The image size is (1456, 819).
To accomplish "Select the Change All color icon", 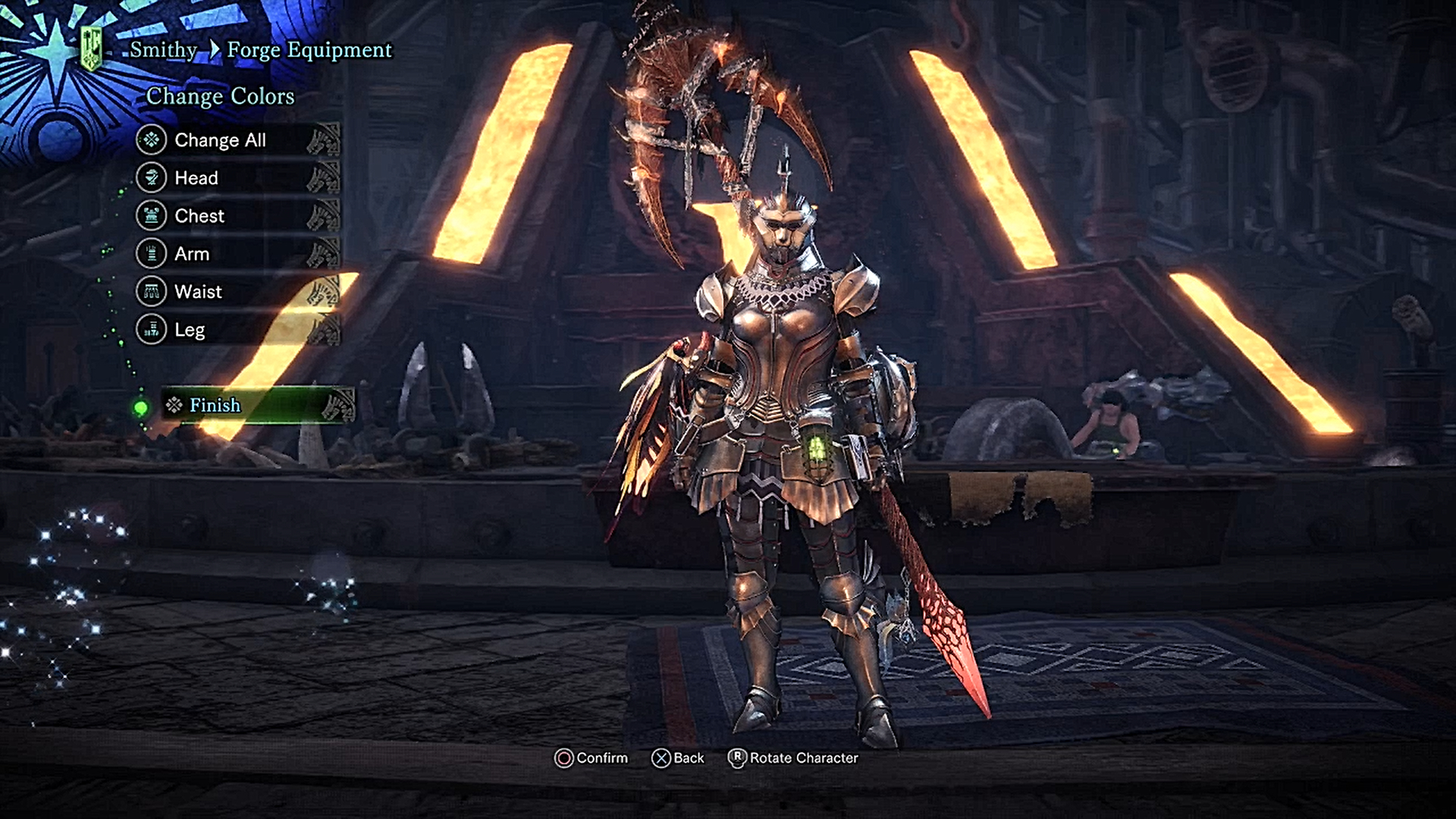I will click(x=152, y=140).
